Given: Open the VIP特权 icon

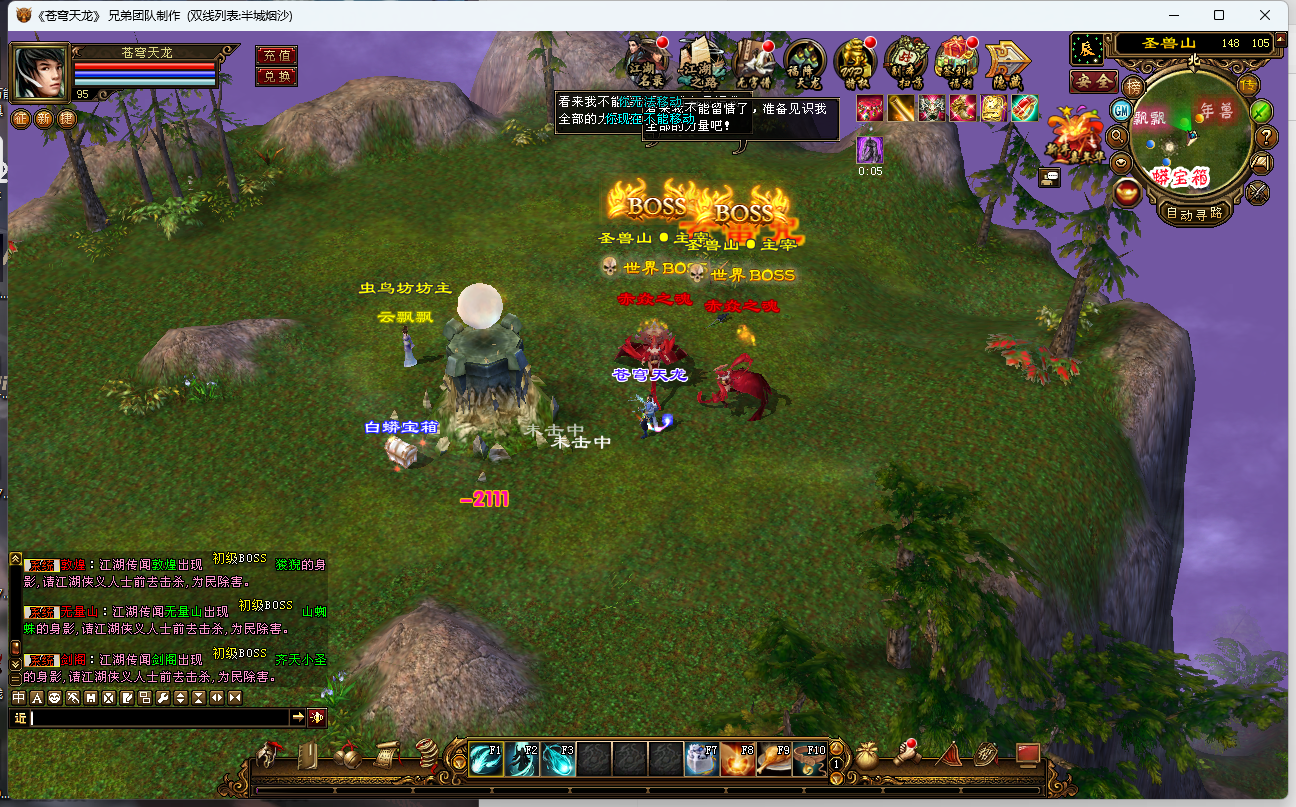Looking at the screenshot, I should [855, 60].
